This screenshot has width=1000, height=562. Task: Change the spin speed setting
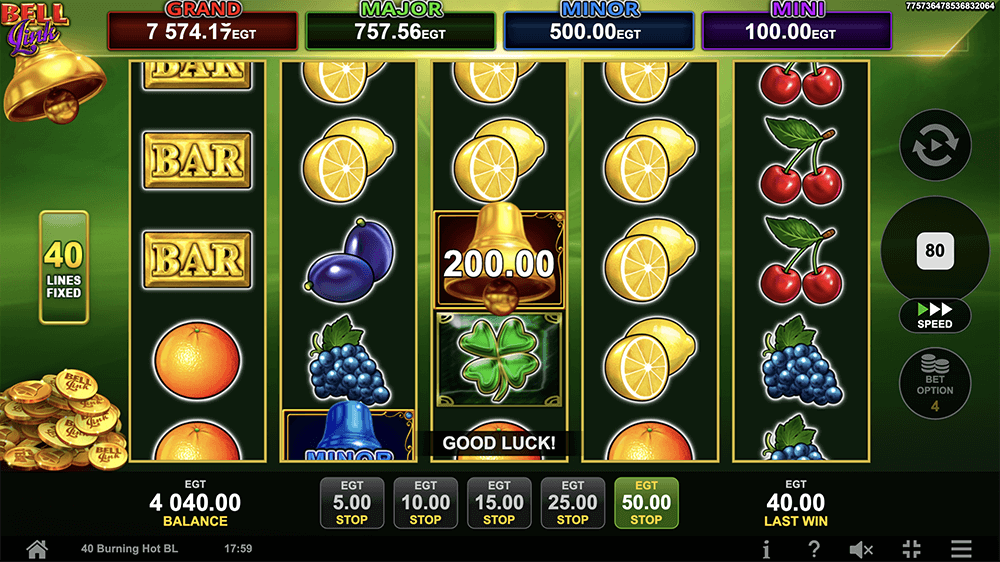935,315
